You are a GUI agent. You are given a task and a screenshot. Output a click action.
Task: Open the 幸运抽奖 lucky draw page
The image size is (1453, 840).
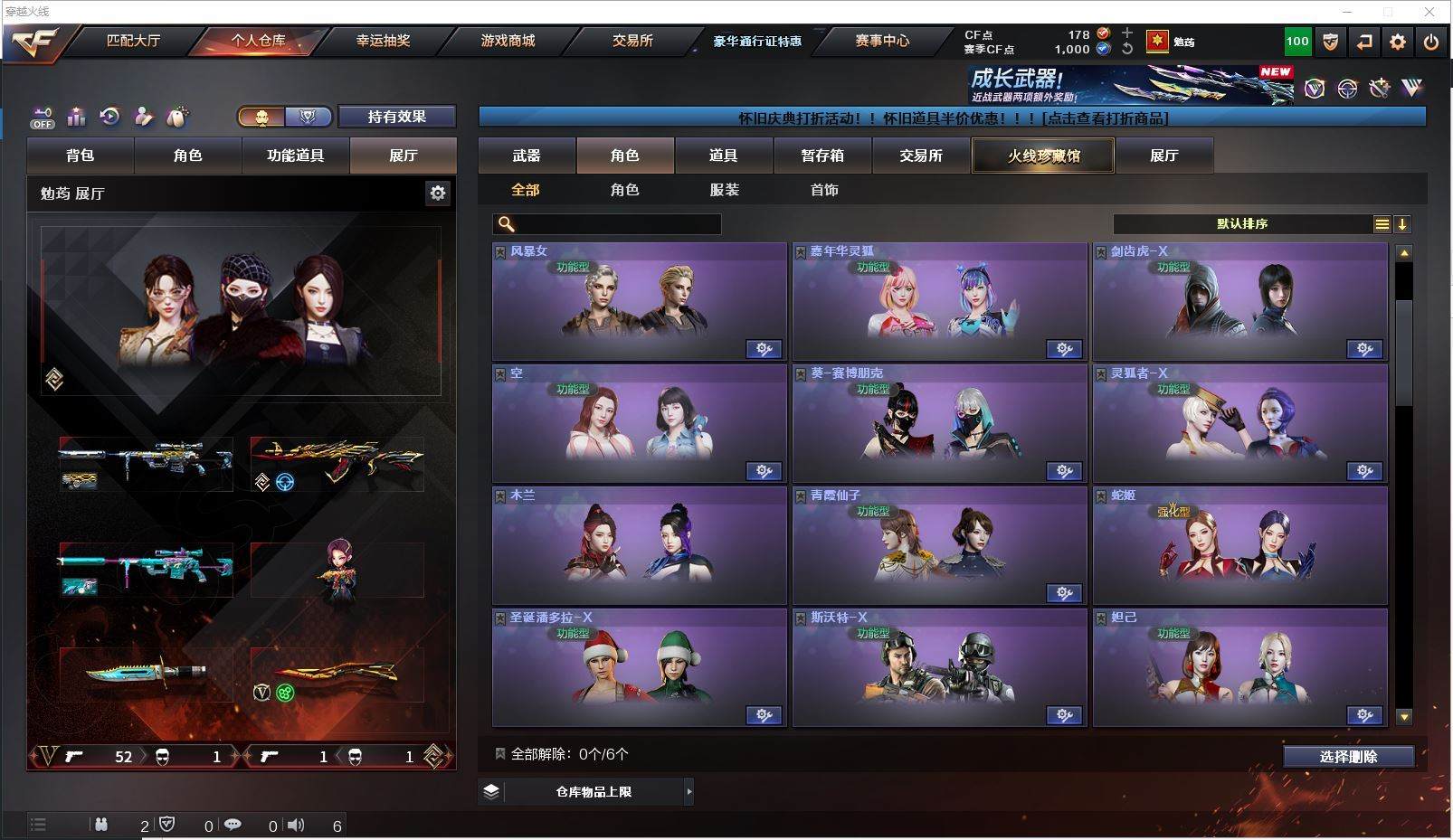[383, 41]
